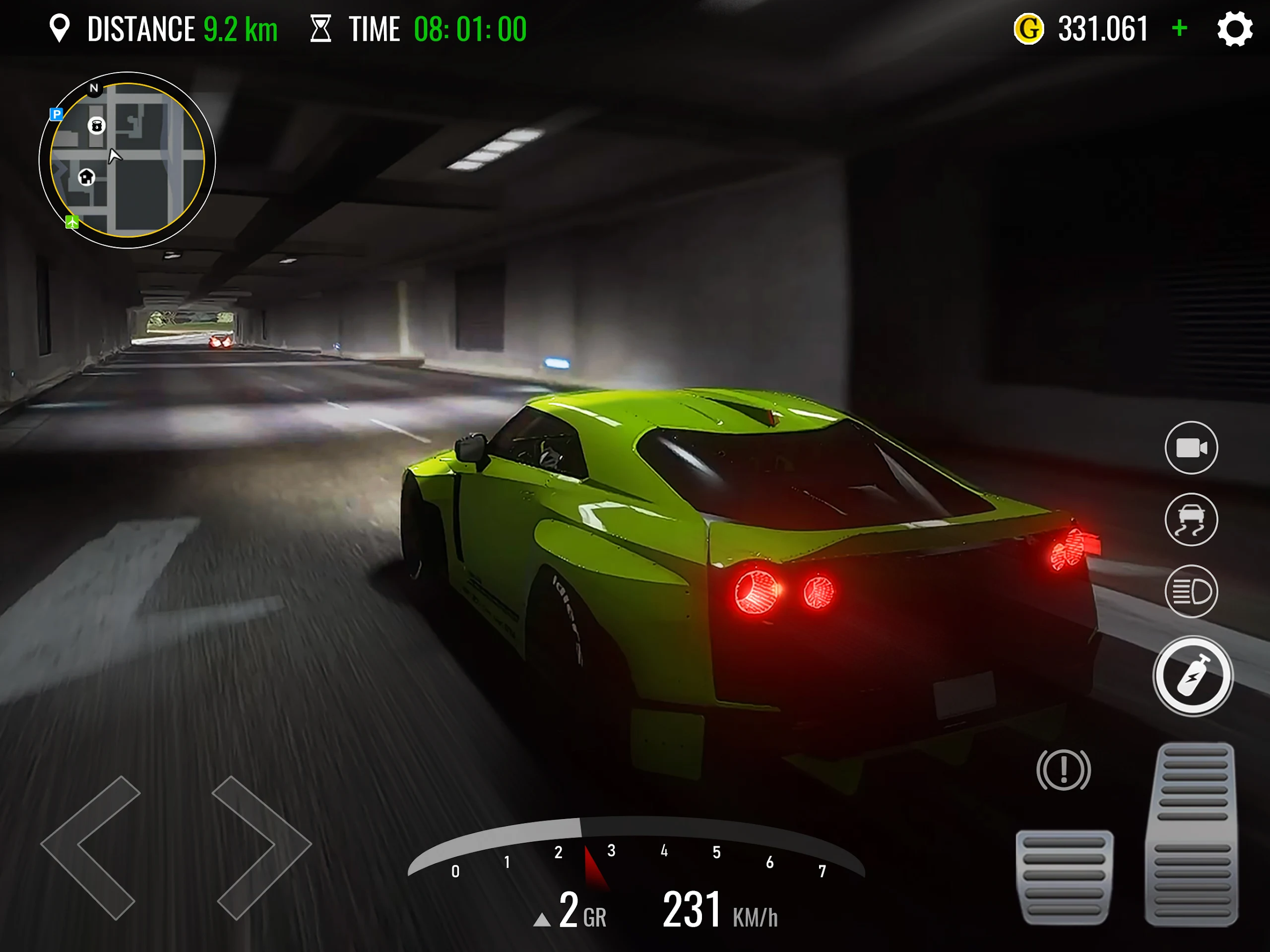Switch the camera view
1270x952 pixels.
point(1191,448)
